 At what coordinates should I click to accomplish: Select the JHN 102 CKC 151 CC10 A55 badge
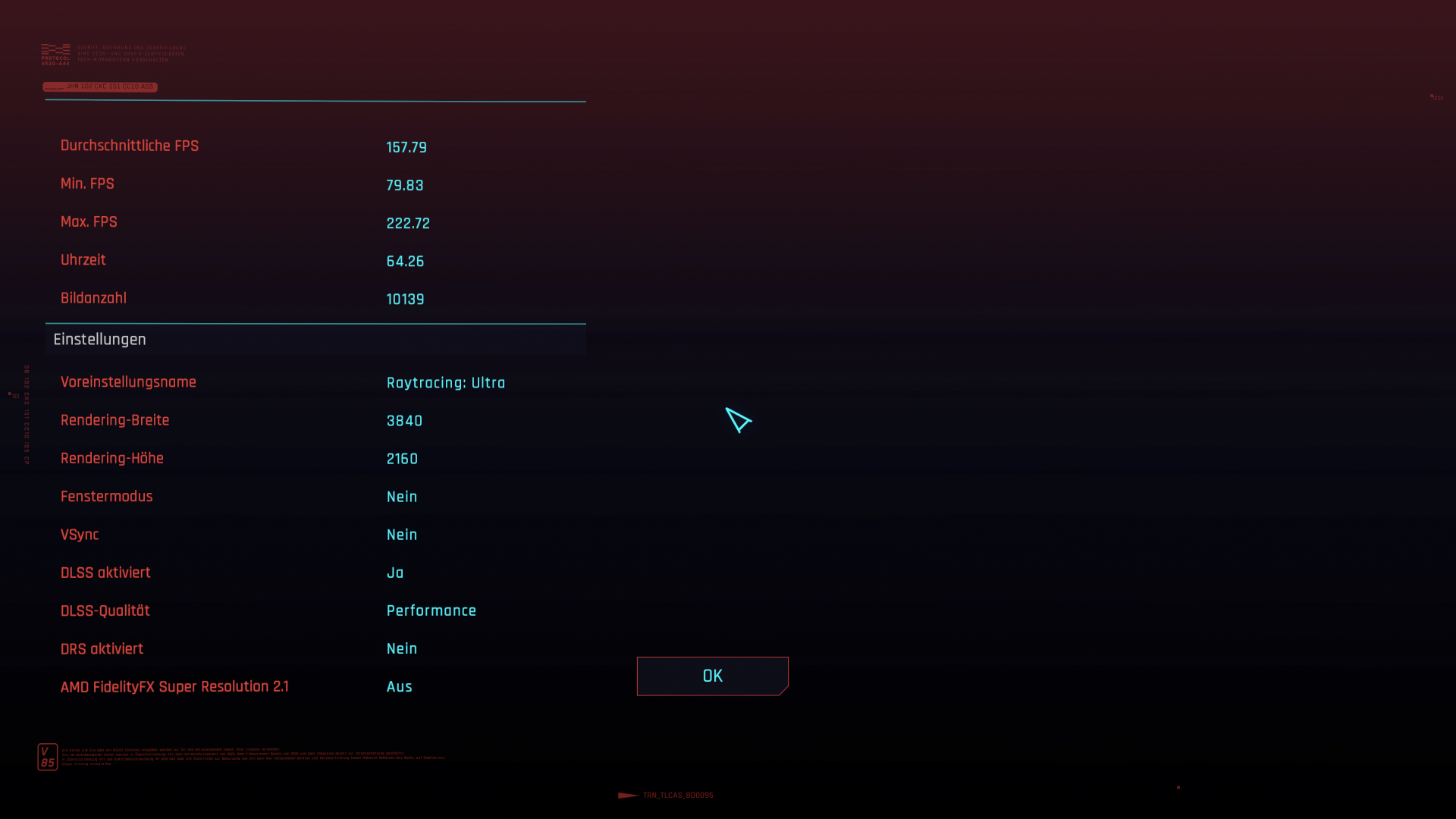tap(99, 86)
